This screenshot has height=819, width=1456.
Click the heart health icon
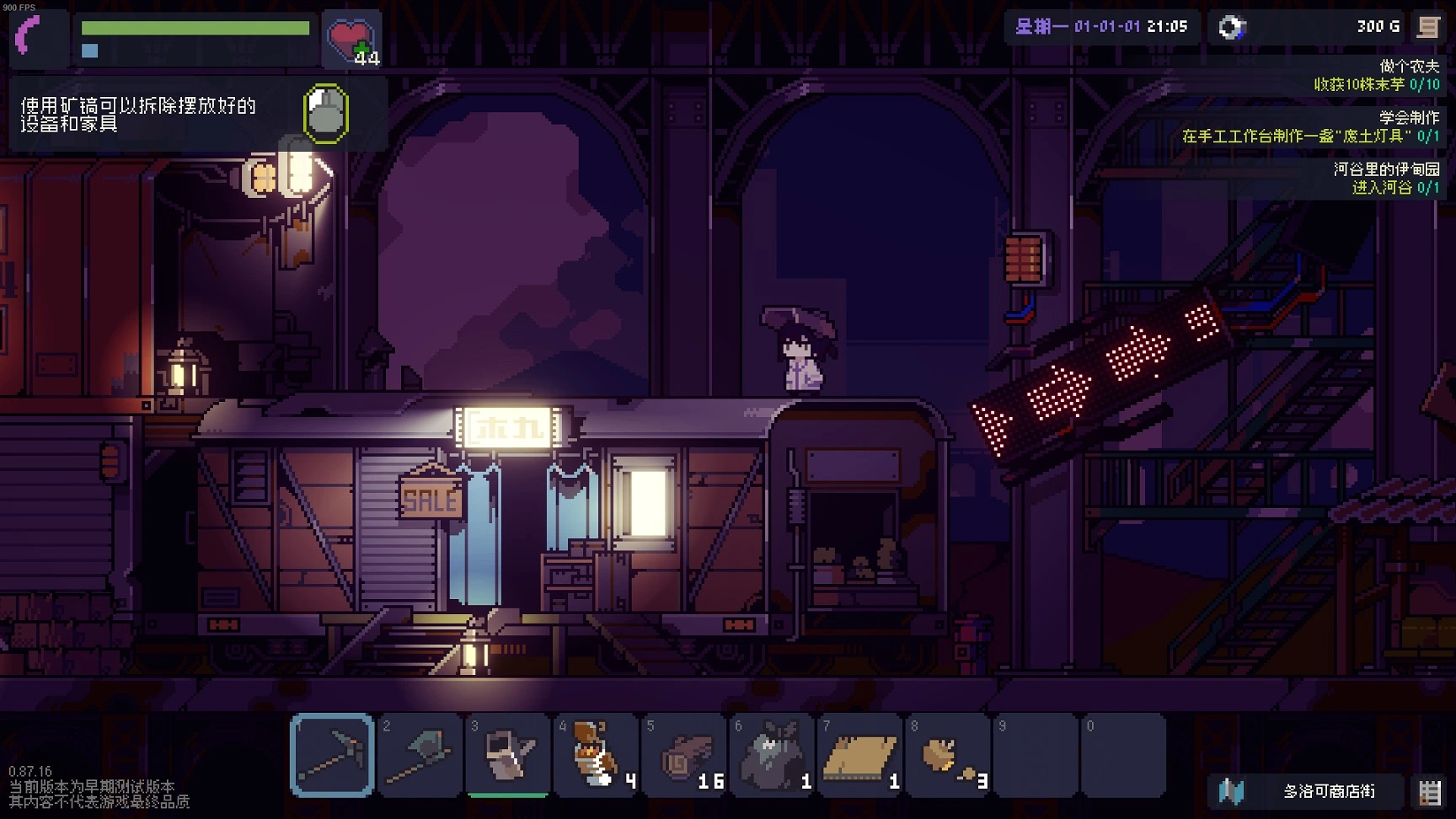[x=351, y=39]
